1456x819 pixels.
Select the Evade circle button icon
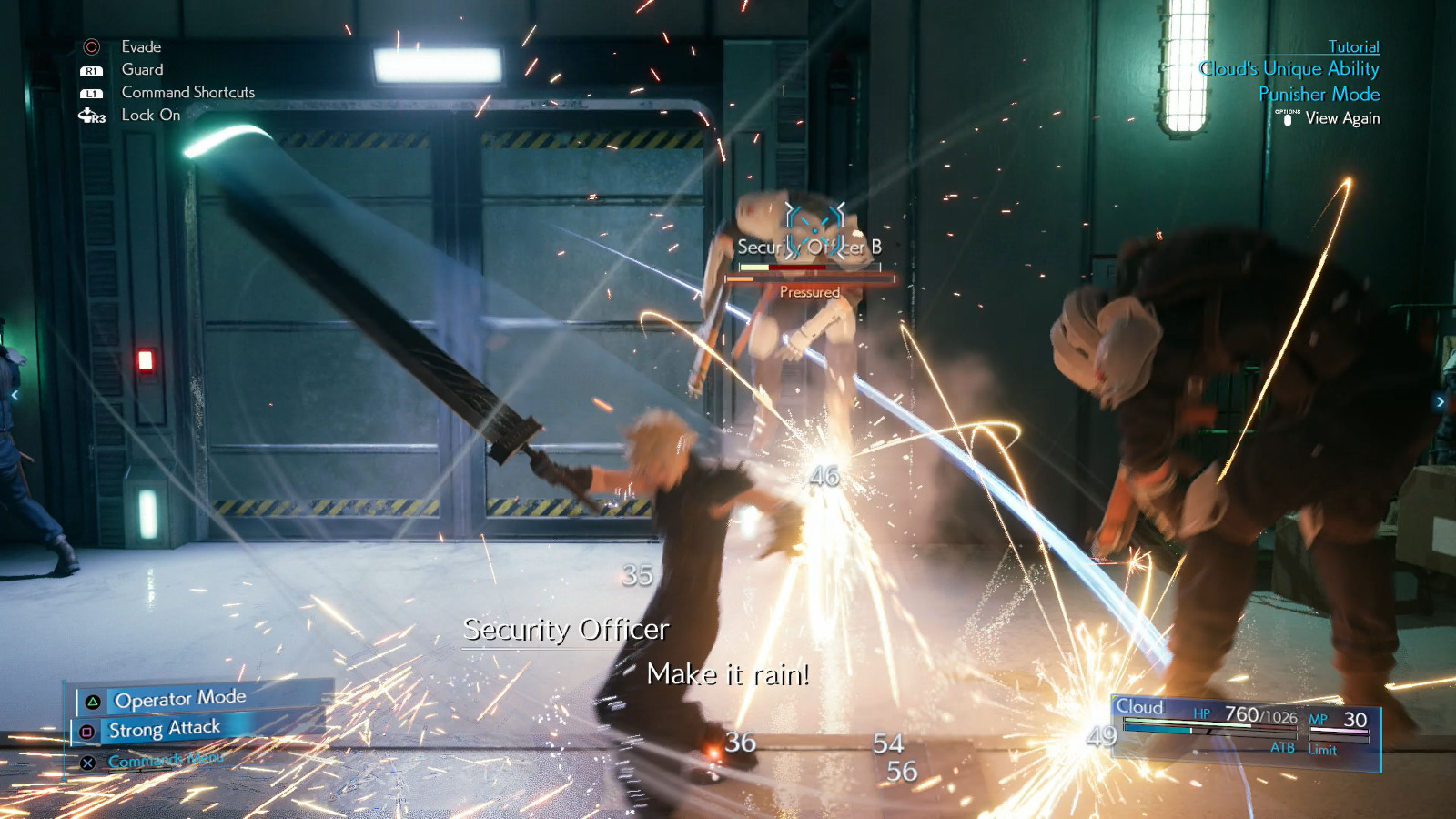tap(90, 46)
